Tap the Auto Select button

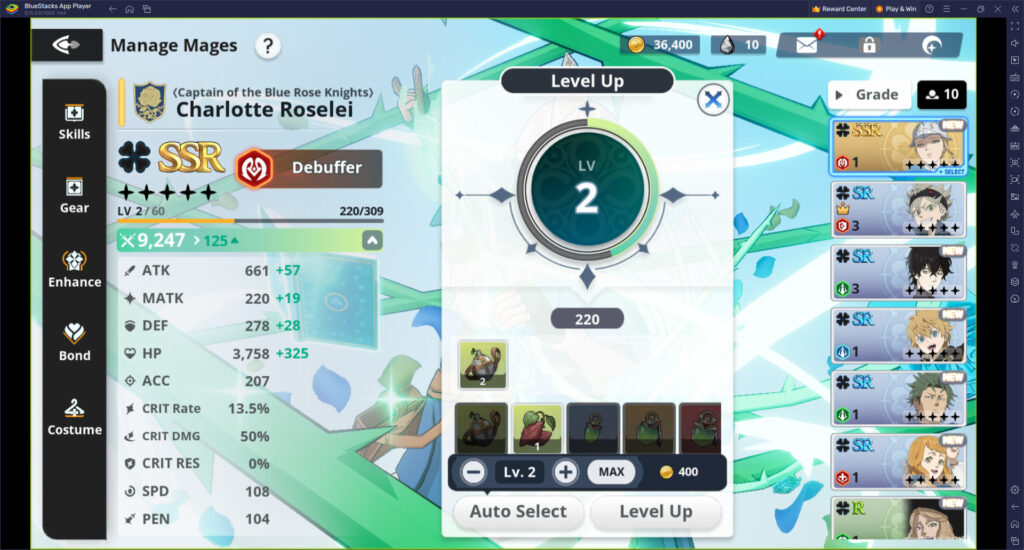pyautogui.click(x=518, y=512)
